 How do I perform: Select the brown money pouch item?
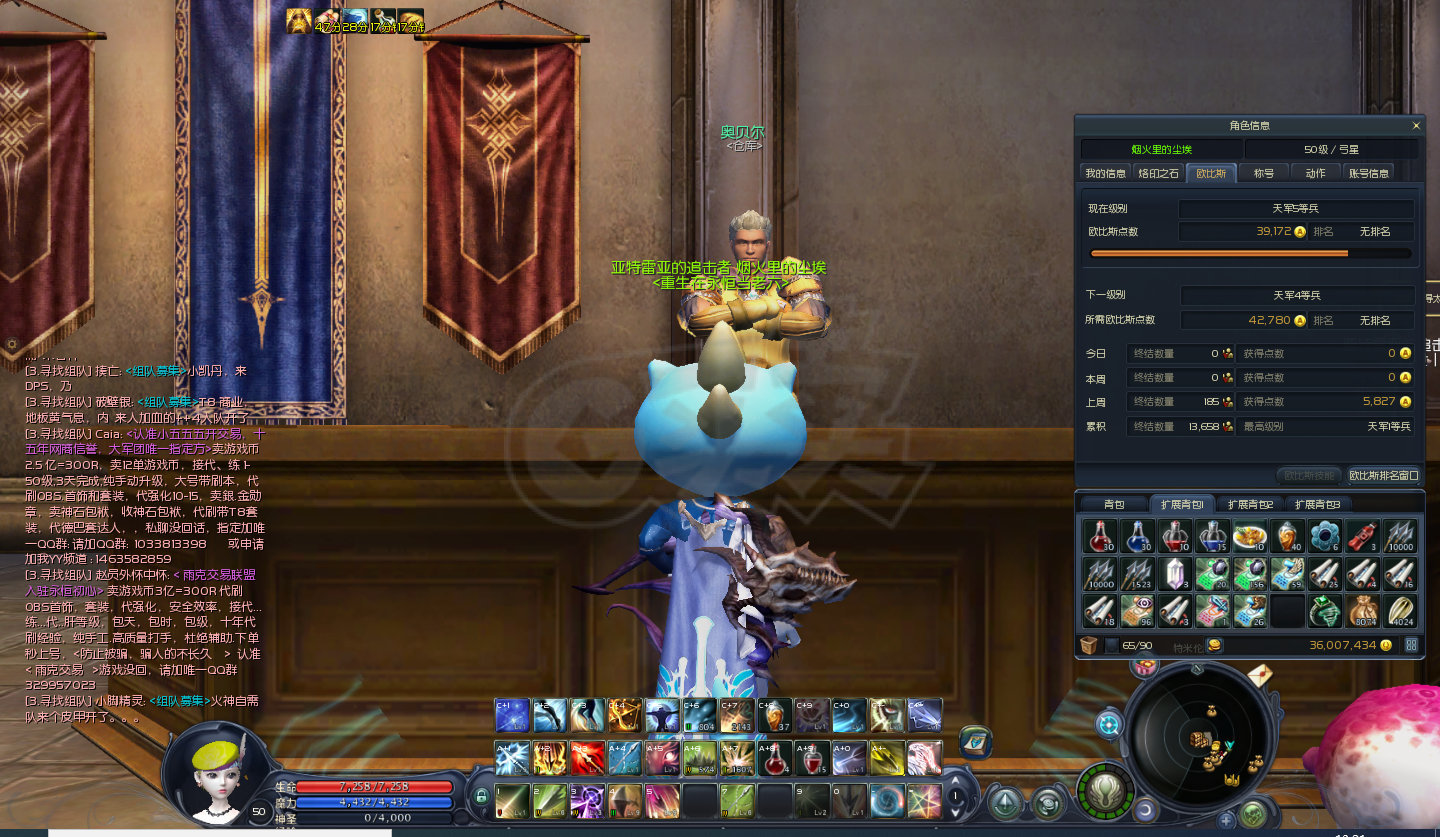[x=1362, y=610]
